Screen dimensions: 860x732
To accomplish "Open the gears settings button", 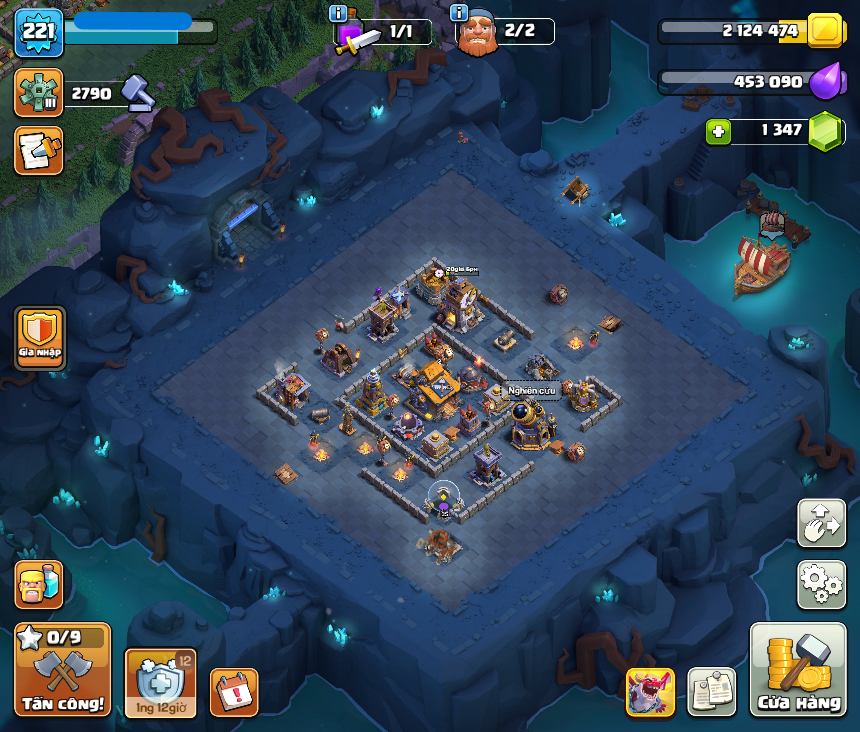I will (821, 584).
